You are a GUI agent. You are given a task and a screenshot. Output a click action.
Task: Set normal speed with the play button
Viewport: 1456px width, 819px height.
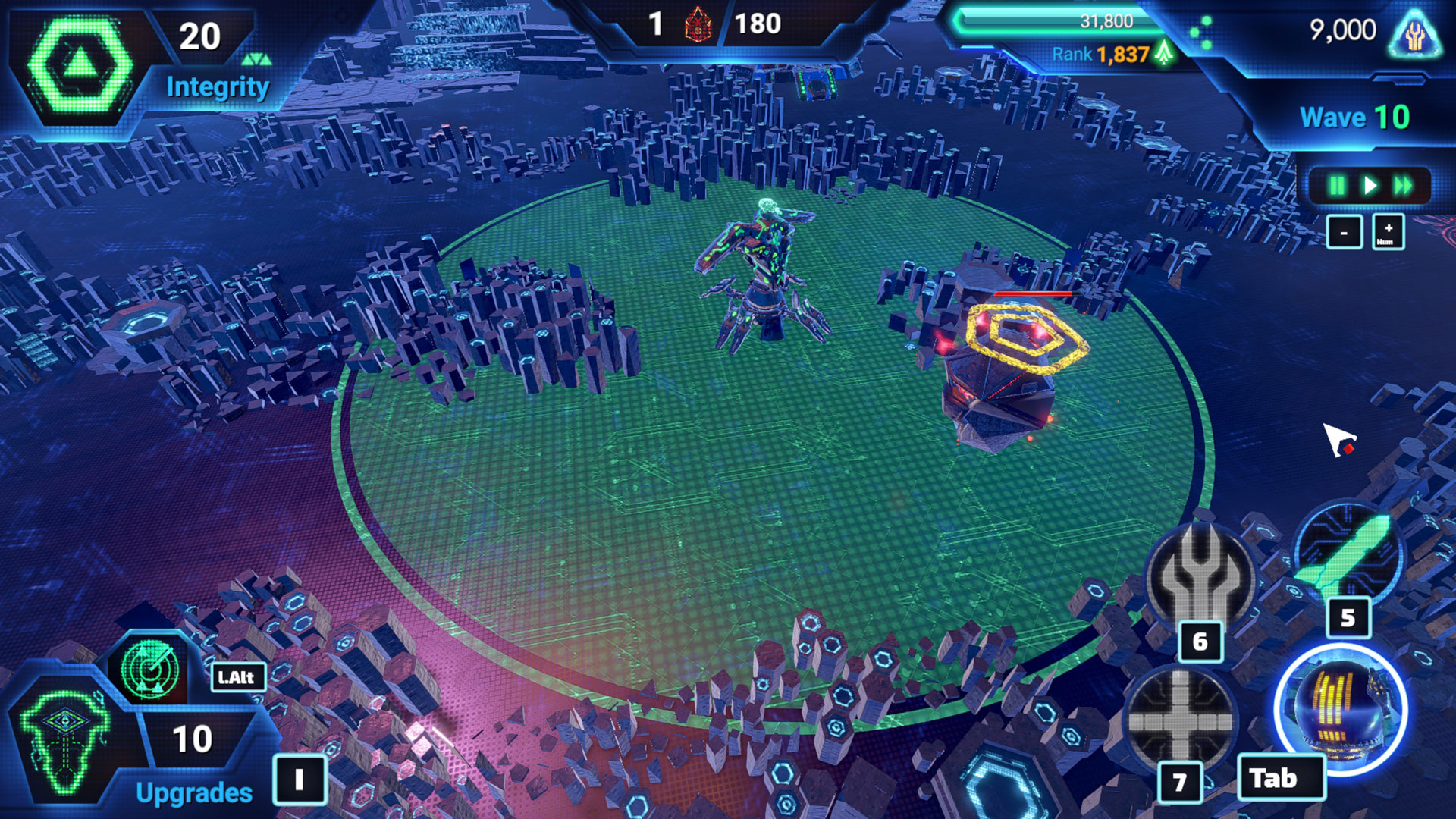(1370, 186)
